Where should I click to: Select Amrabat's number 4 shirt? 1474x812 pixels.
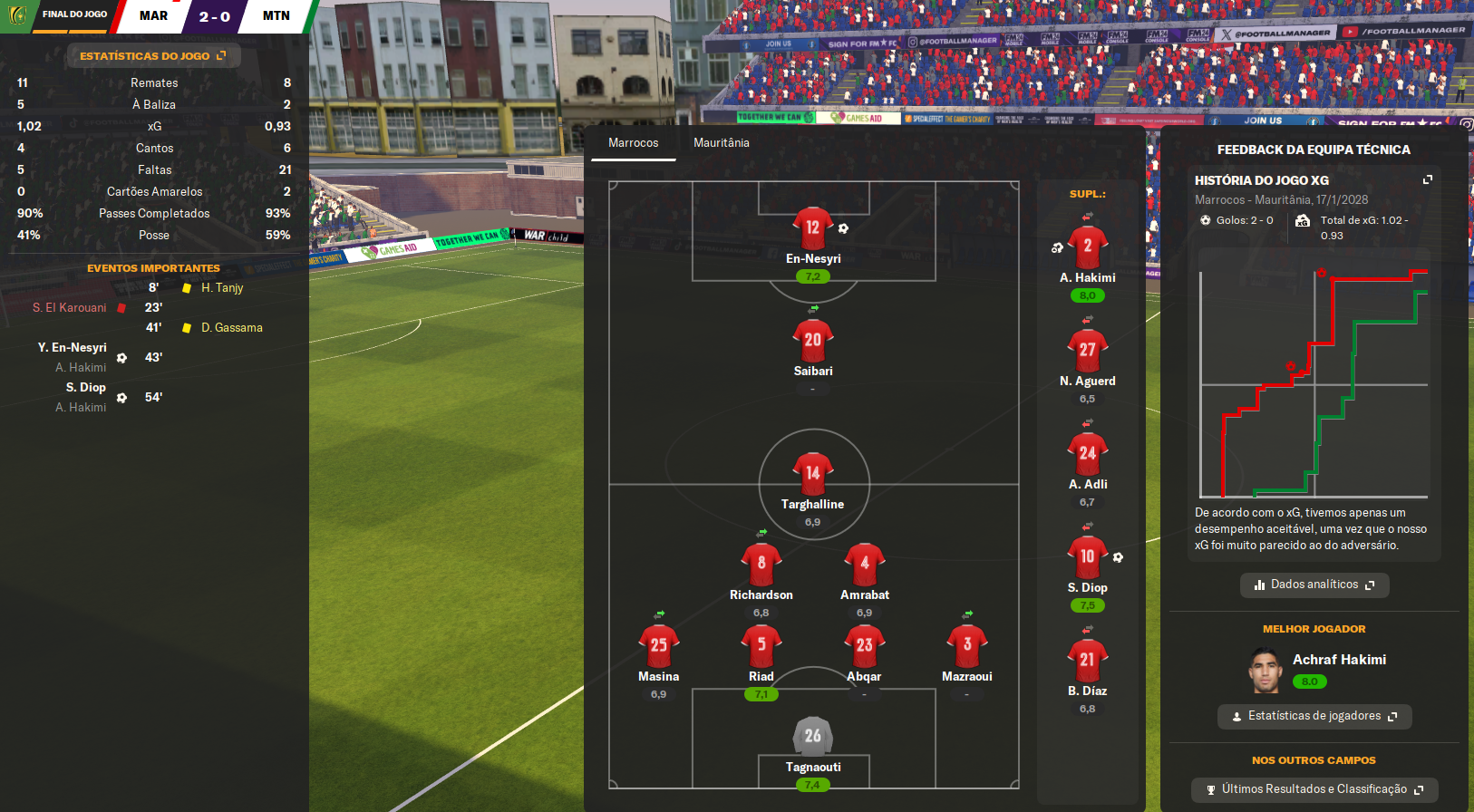pos(864,564)
